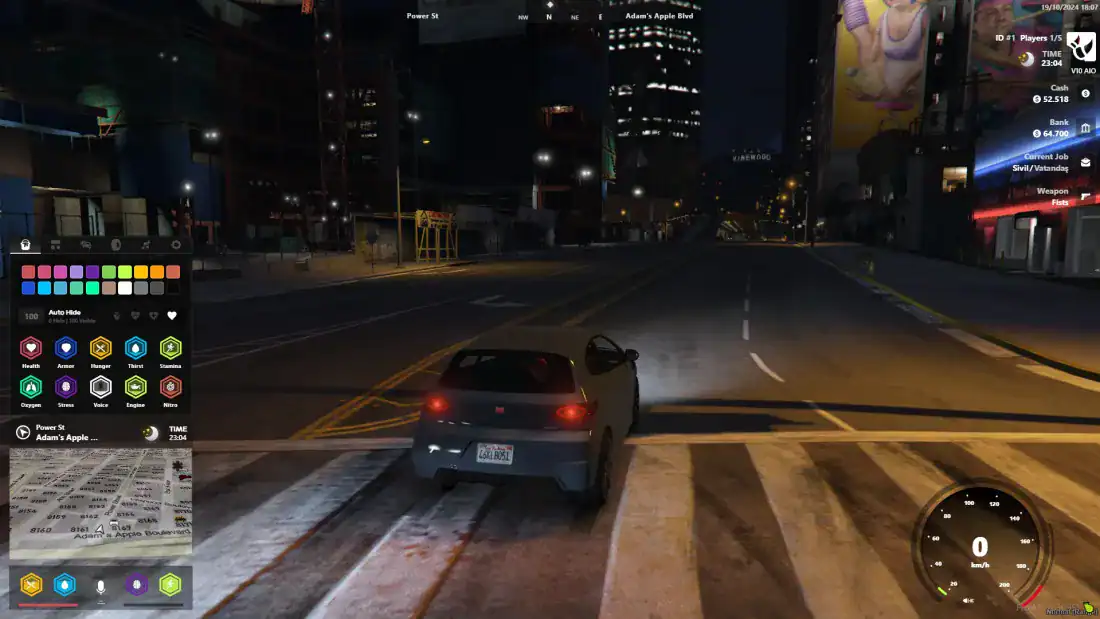This screenshot has height=619, width=1100.
Task: Select the Health status hexagon icon
Action: click(x=31, y=348)
